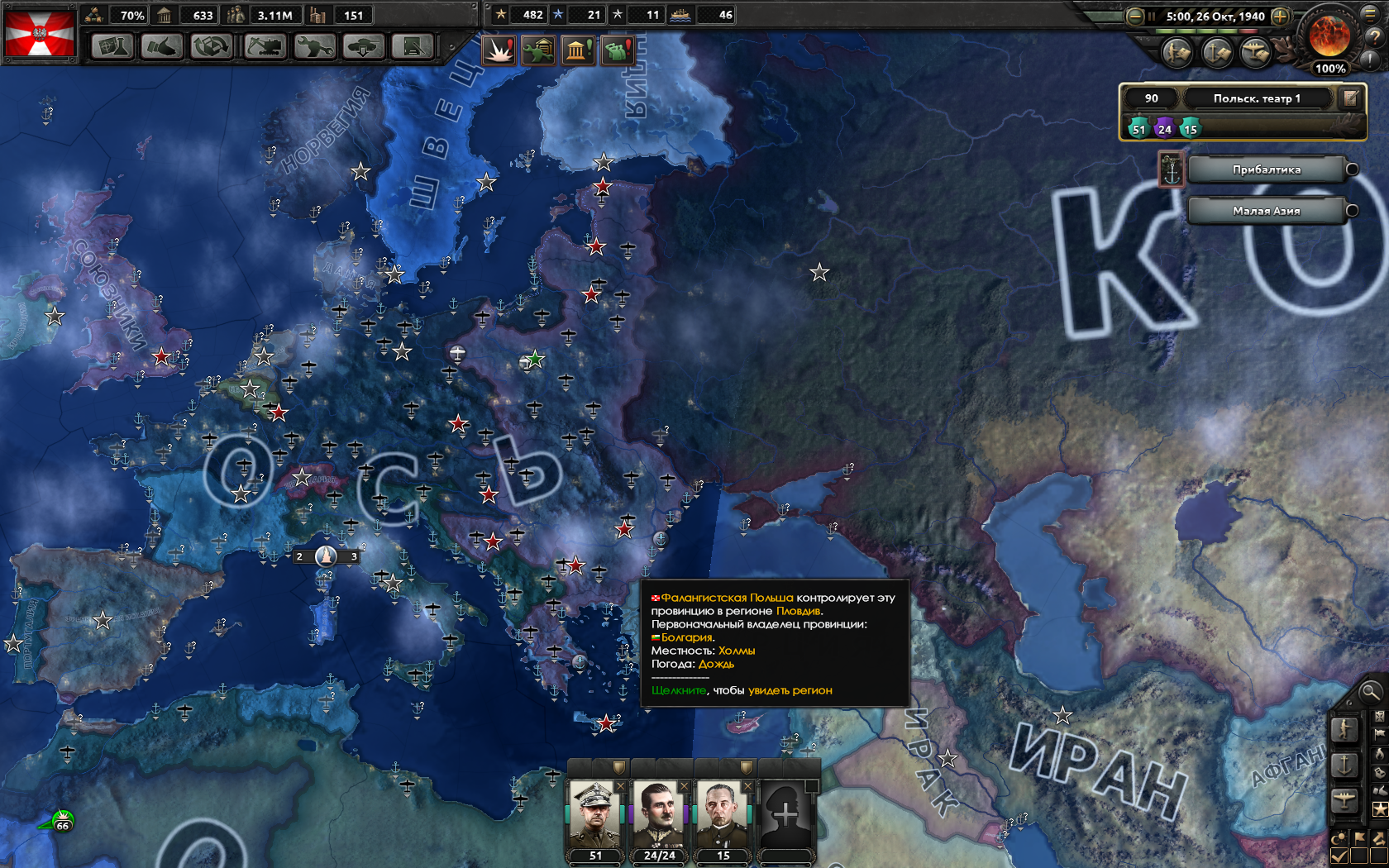Increase game speed with plus button

coord(1279,17)
